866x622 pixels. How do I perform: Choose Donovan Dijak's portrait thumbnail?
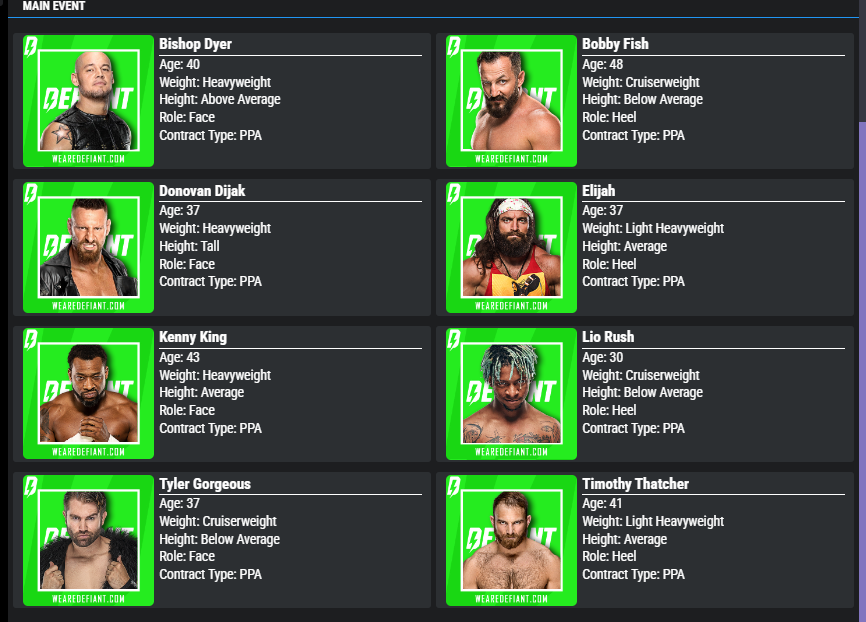pyautogui.click(x=88, y=247)
